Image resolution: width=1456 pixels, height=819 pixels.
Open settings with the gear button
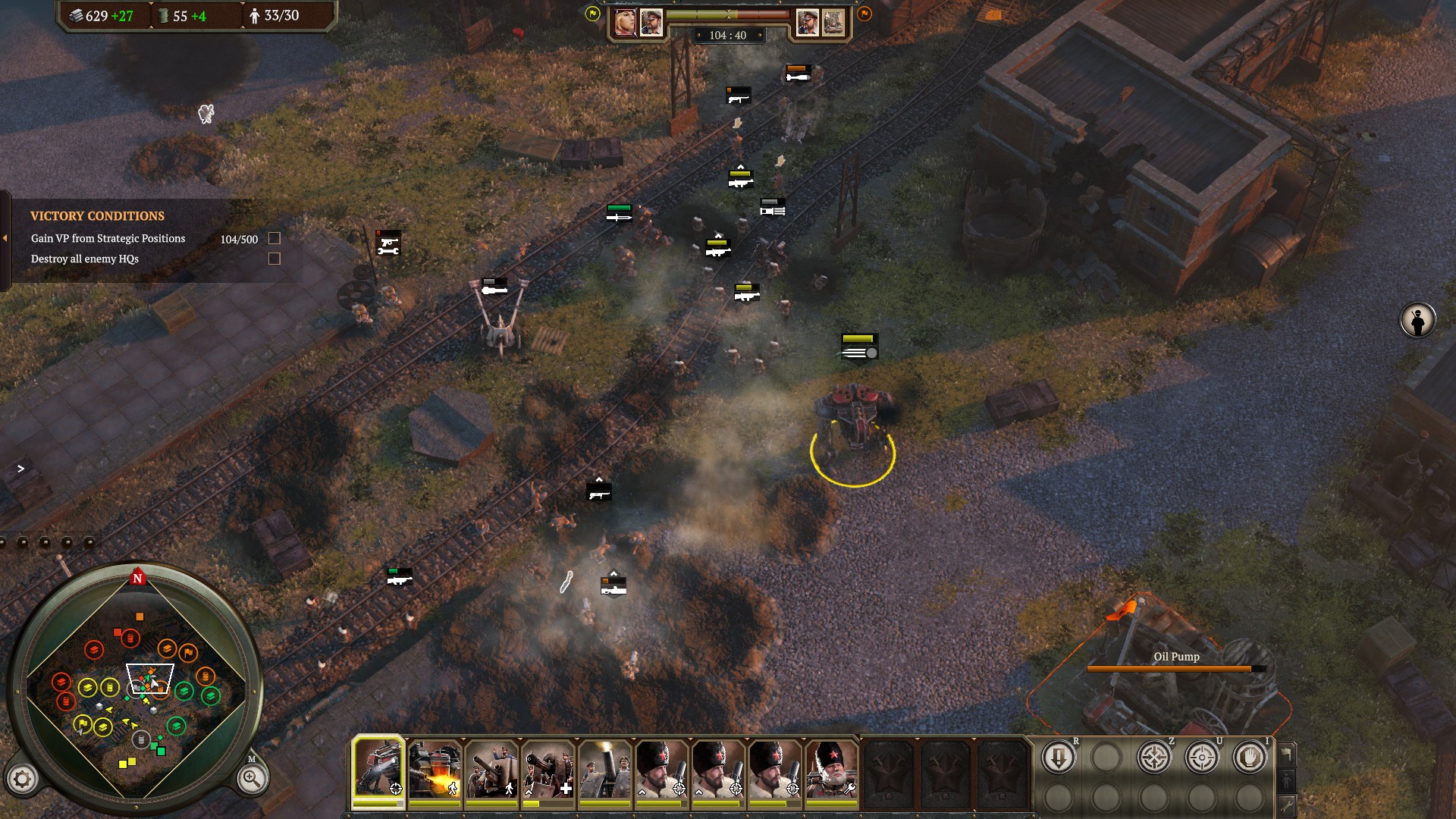click(22, 778)
